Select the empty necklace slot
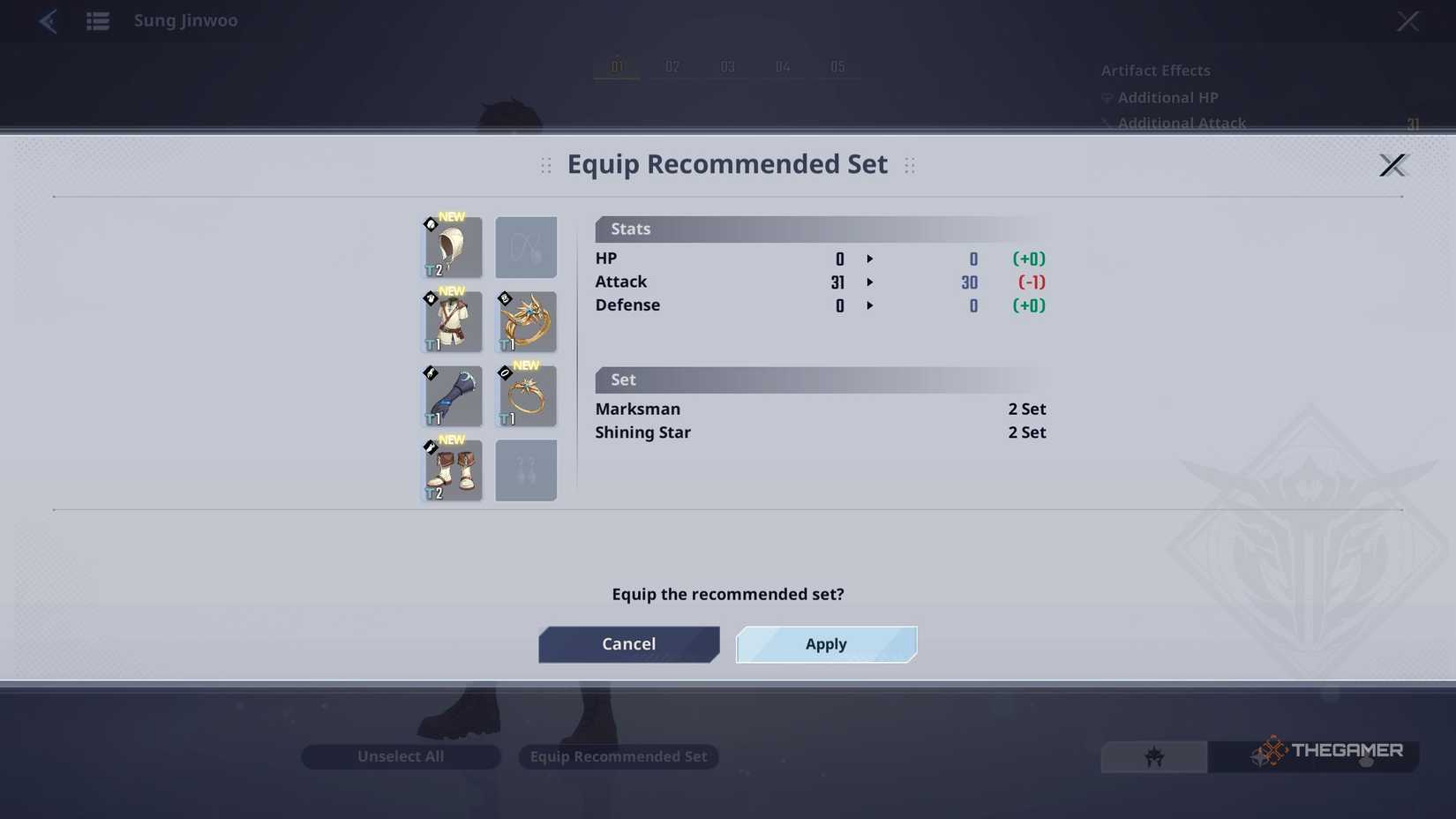This screenshot has height=819, width=1456. click(526, 247)
